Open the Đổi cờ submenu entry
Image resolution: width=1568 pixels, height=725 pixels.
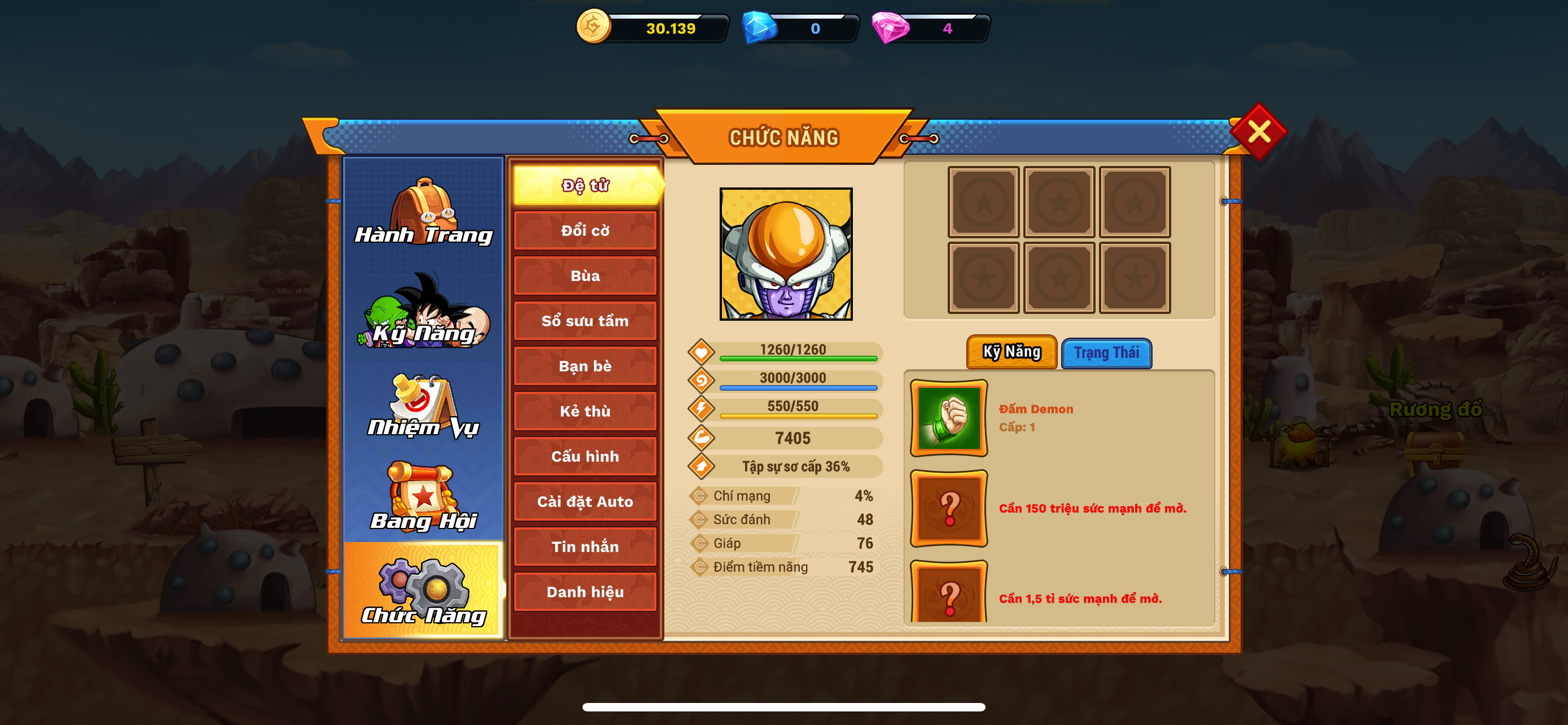pos(584,230)
